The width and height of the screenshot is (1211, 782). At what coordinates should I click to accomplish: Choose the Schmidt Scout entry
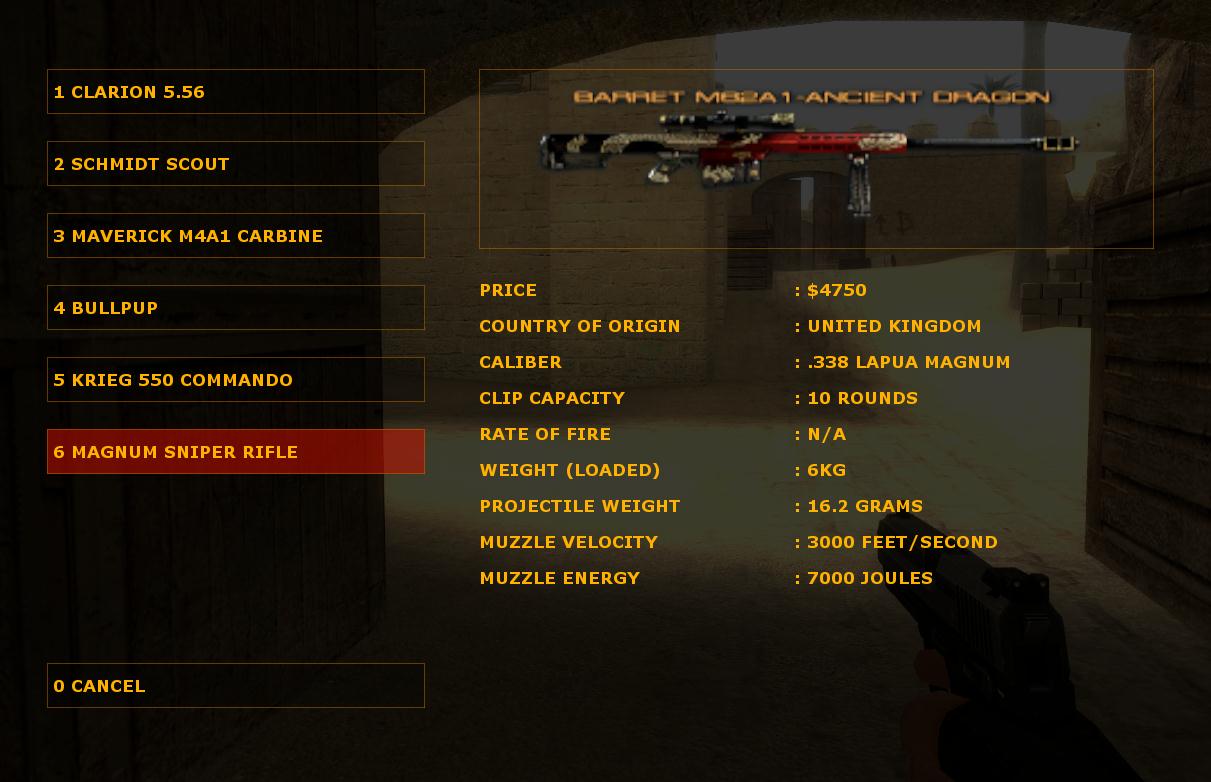235,164
